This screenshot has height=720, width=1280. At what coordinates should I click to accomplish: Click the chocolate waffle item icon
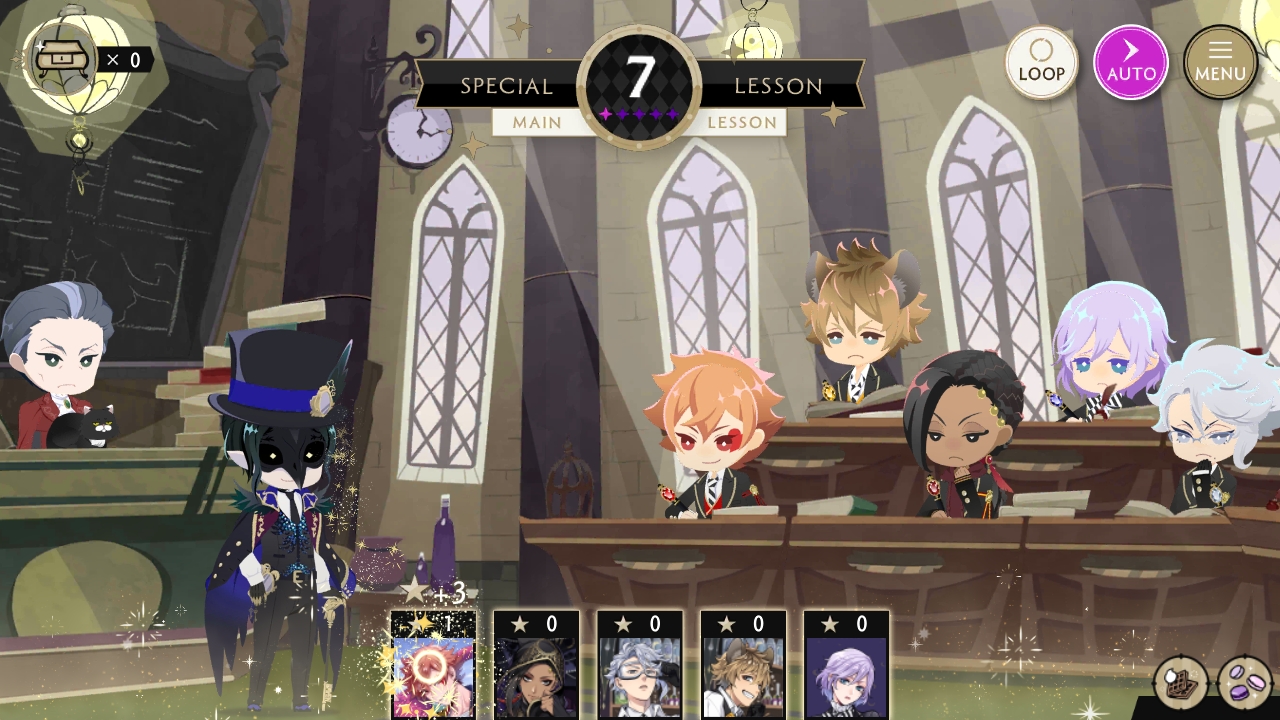1180,683
